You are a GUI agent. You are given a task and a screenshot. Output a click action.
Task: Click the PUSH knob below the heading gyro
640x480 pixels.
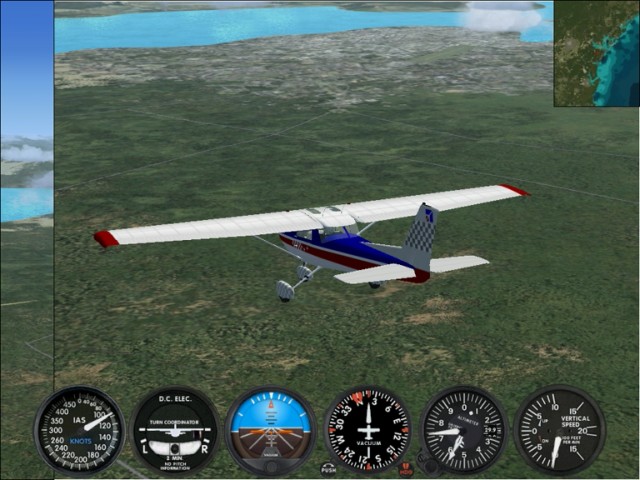[329, 467]
